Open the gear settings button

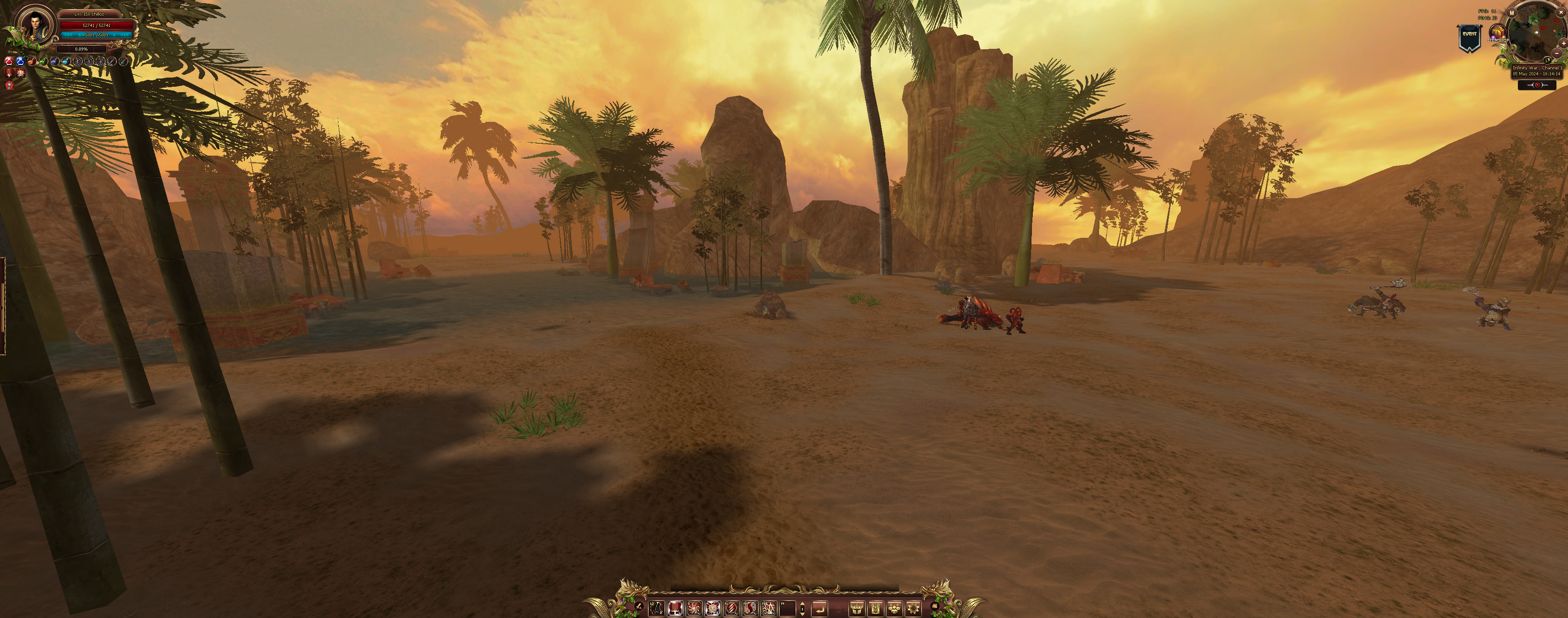coord(913,608)
